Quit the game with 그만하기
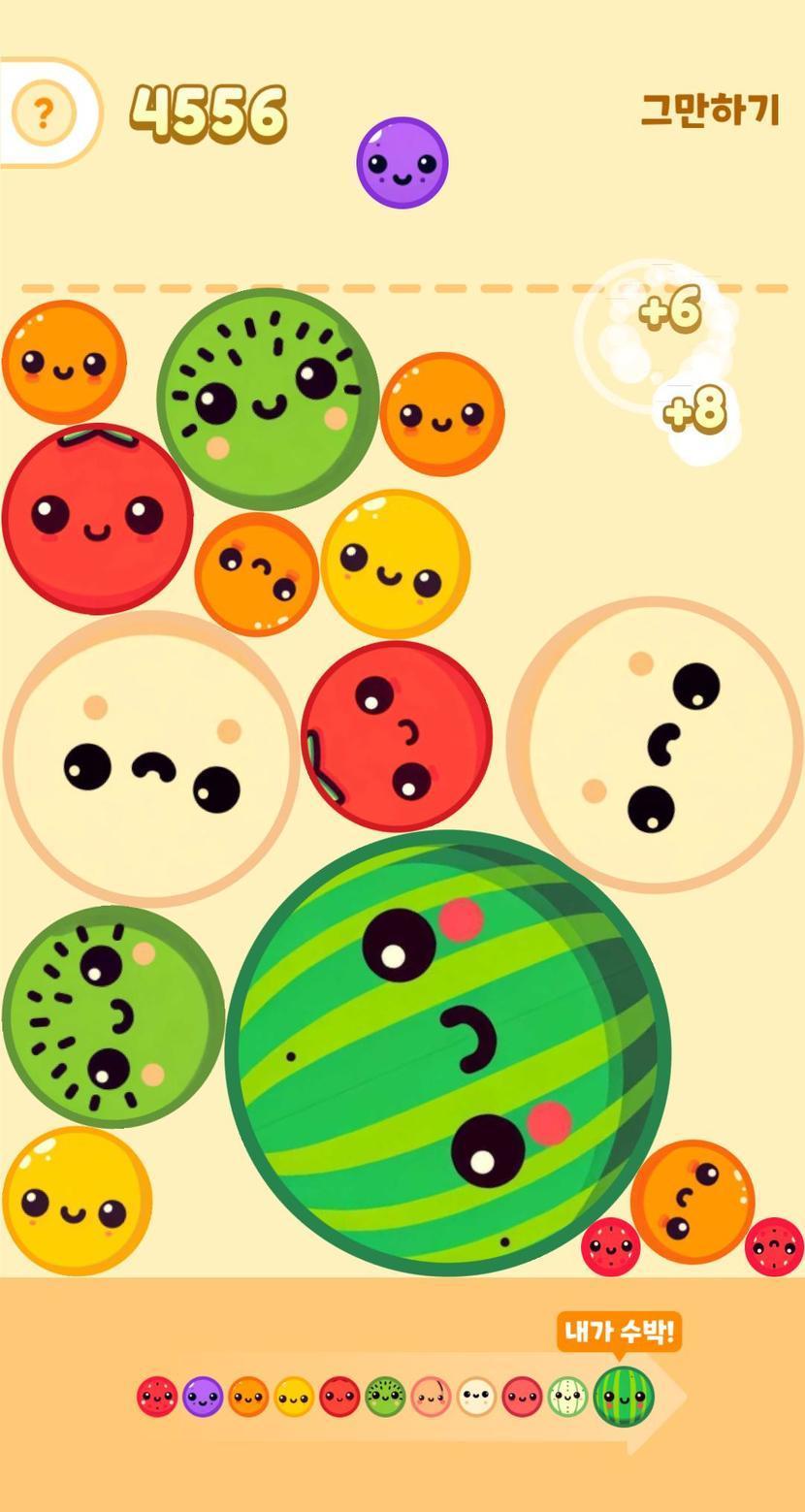 tap(710, 111)
